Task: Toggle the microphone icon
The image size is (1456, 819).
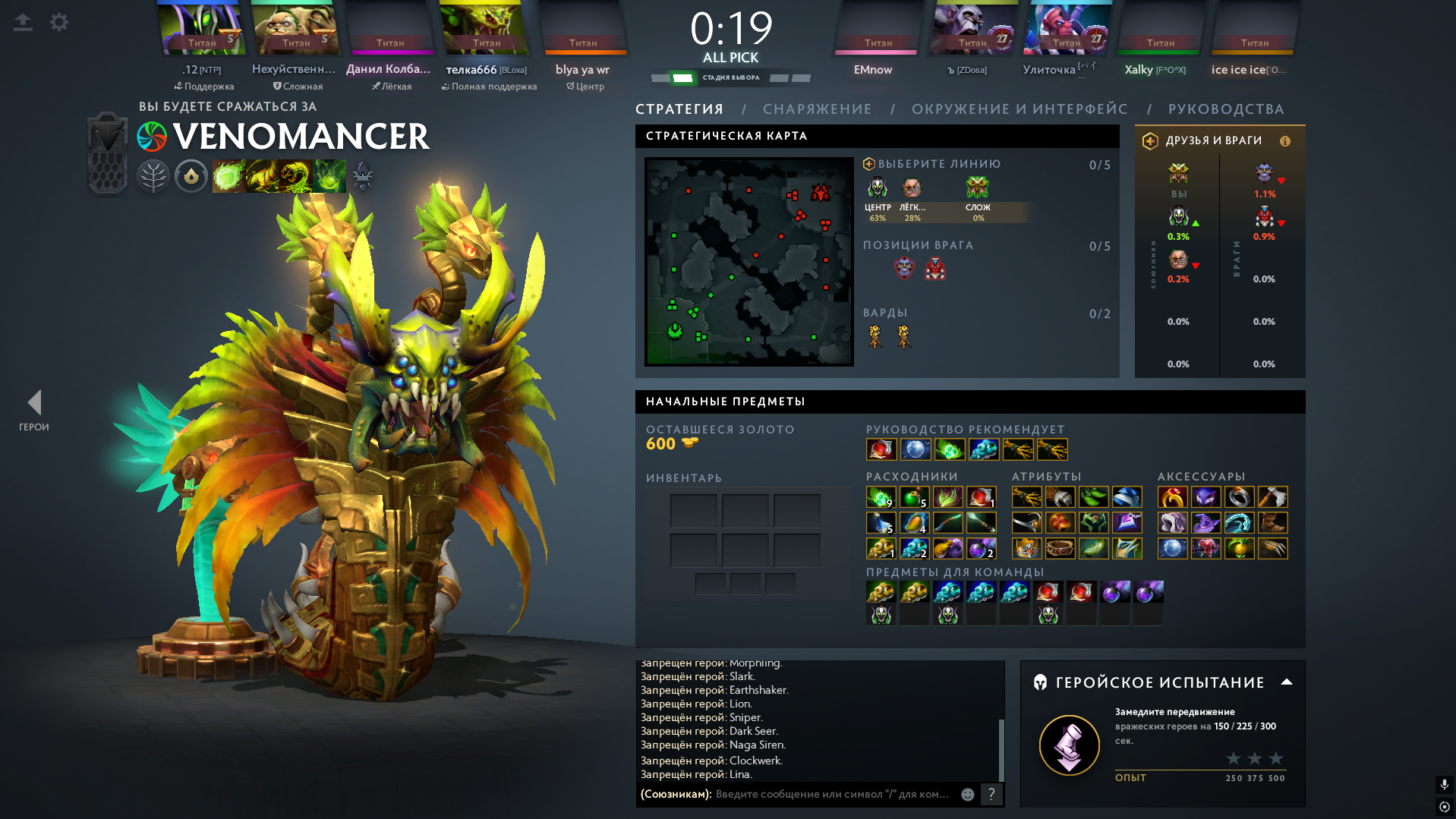Action: point(1444,784)
